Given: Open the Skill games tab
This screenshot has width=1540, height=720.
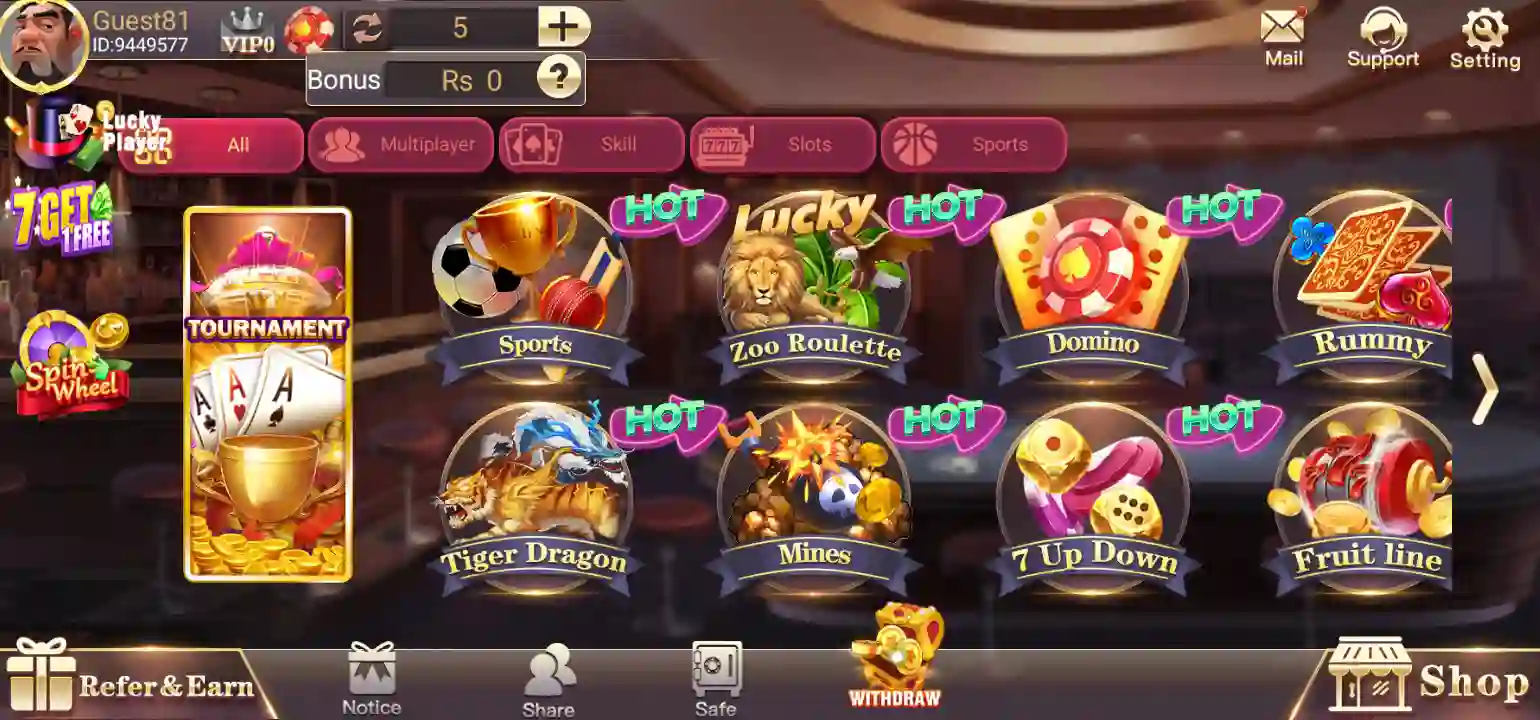Looking at the screenshot, I should [591, 144].
